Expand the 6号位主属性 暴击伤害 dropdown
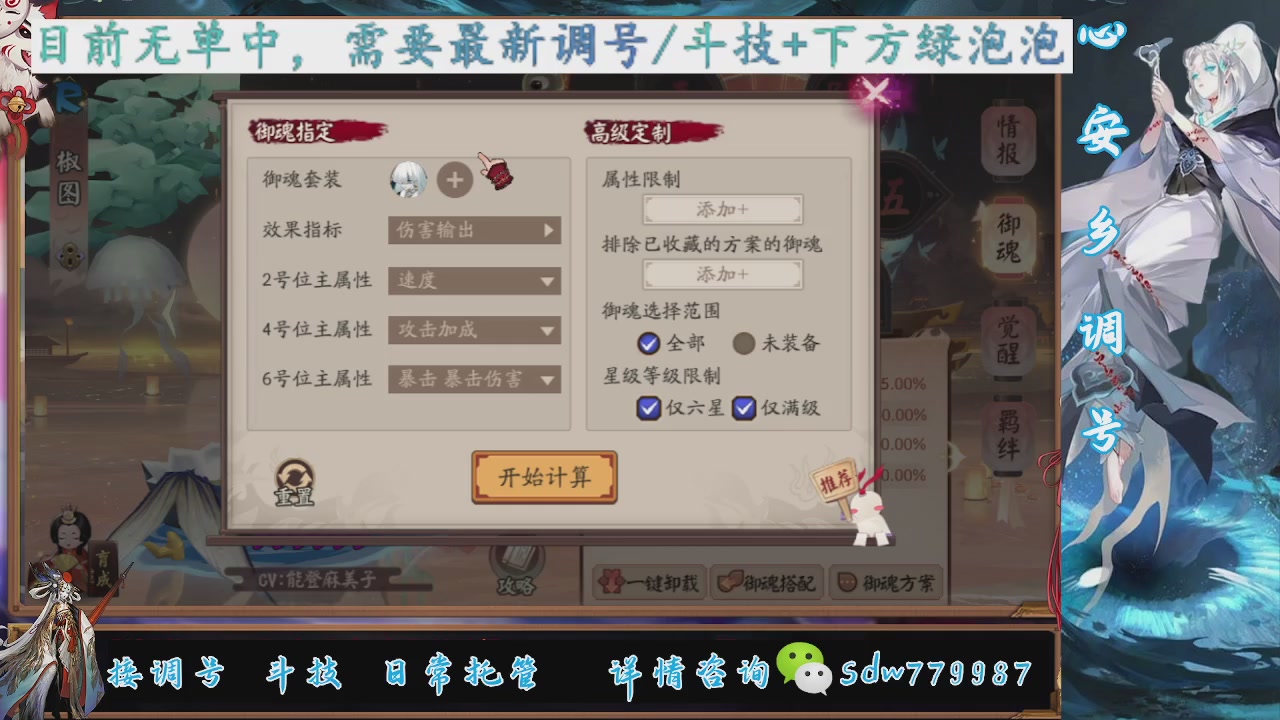Screen dimensions: 1280x720 [474, 380]
